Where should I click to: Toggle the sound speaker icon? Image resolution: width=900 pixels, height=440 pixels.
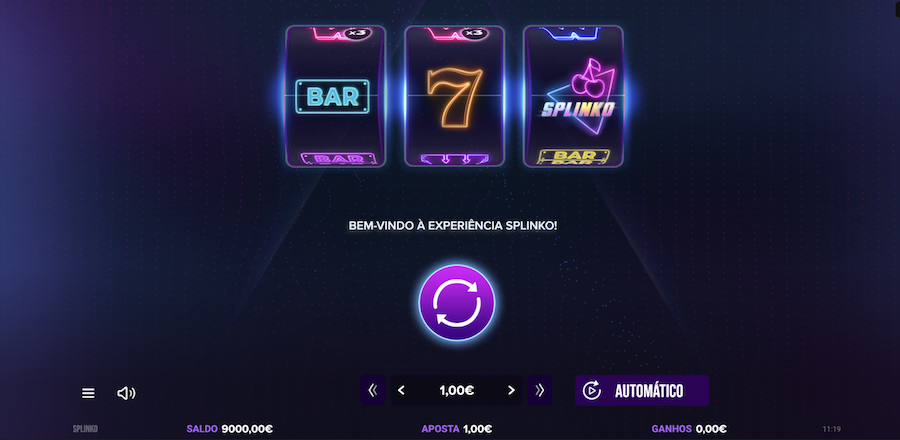[126, 393]
